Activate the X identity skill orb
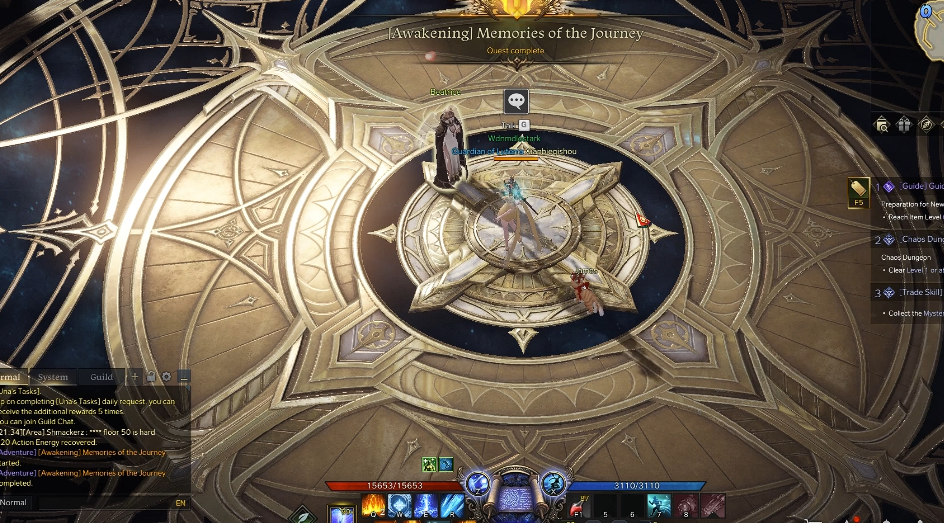944x523 pixels. click(x=552, y=482)
